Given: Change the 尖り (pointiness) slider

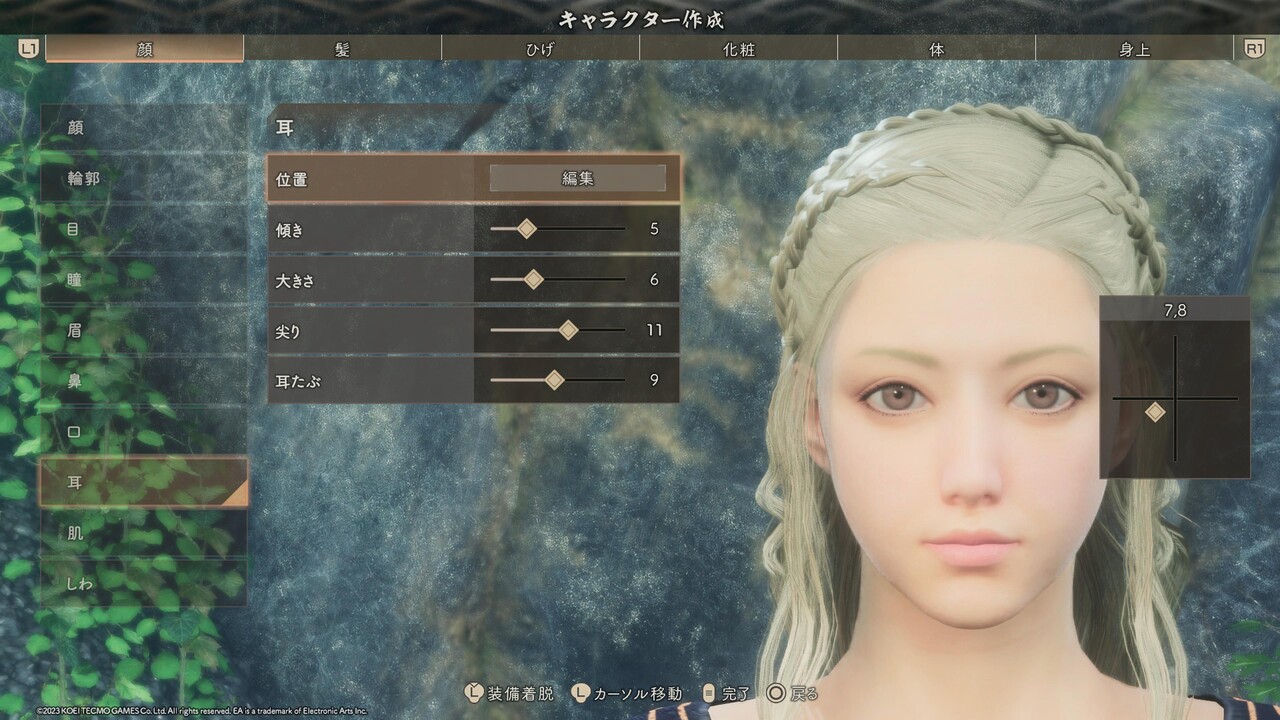Looking at the screenshot, I should [x=568, y=330].
